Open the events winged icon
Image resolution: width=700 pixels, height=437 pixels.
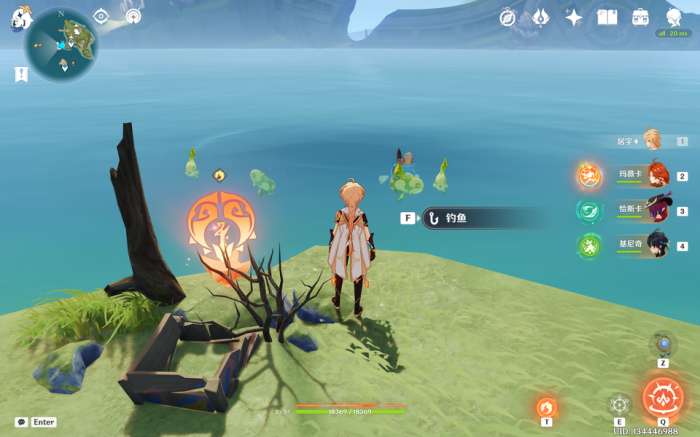pos(540,17)
